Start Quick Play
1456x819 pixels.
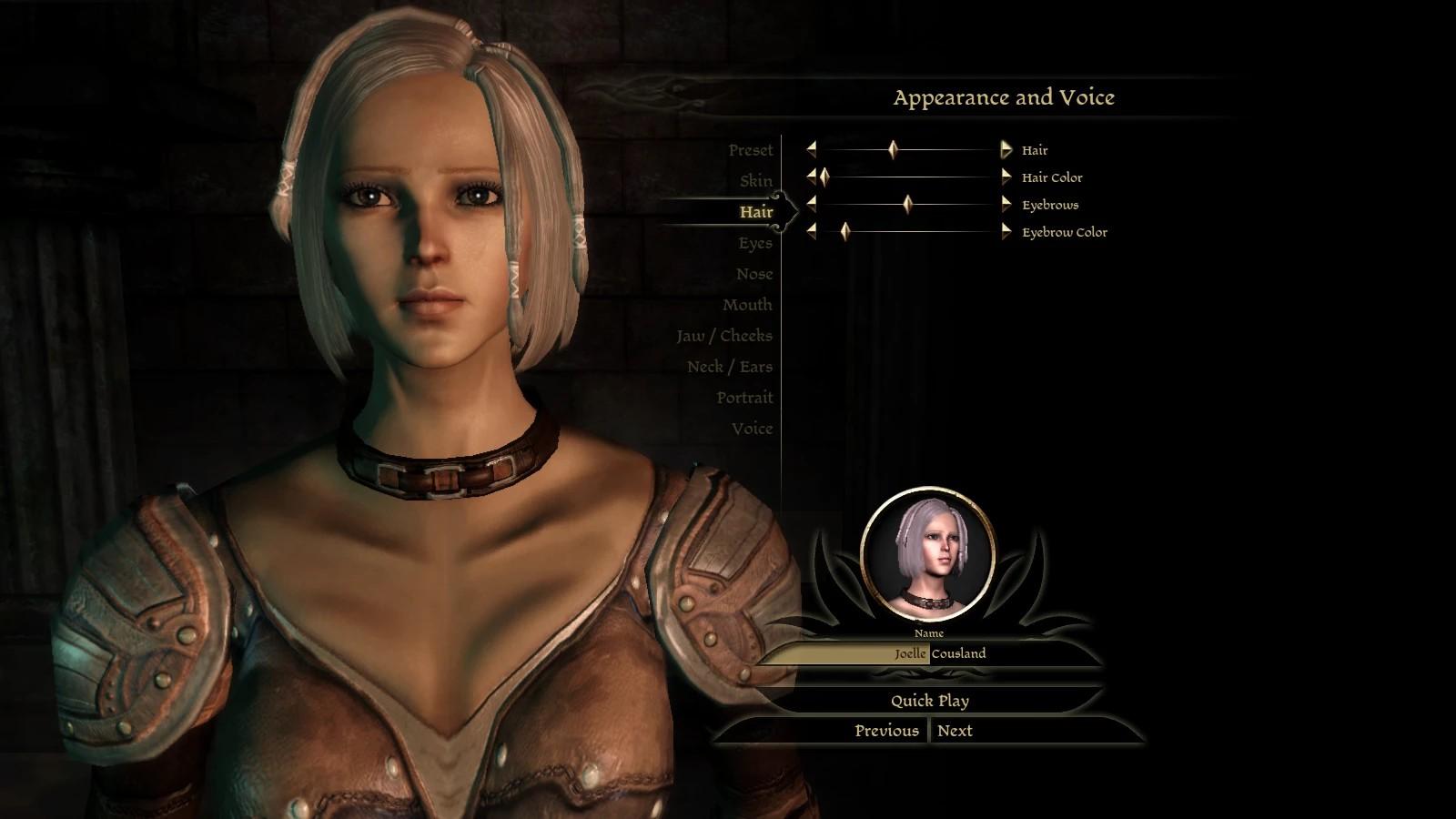[x=929, y=701]
